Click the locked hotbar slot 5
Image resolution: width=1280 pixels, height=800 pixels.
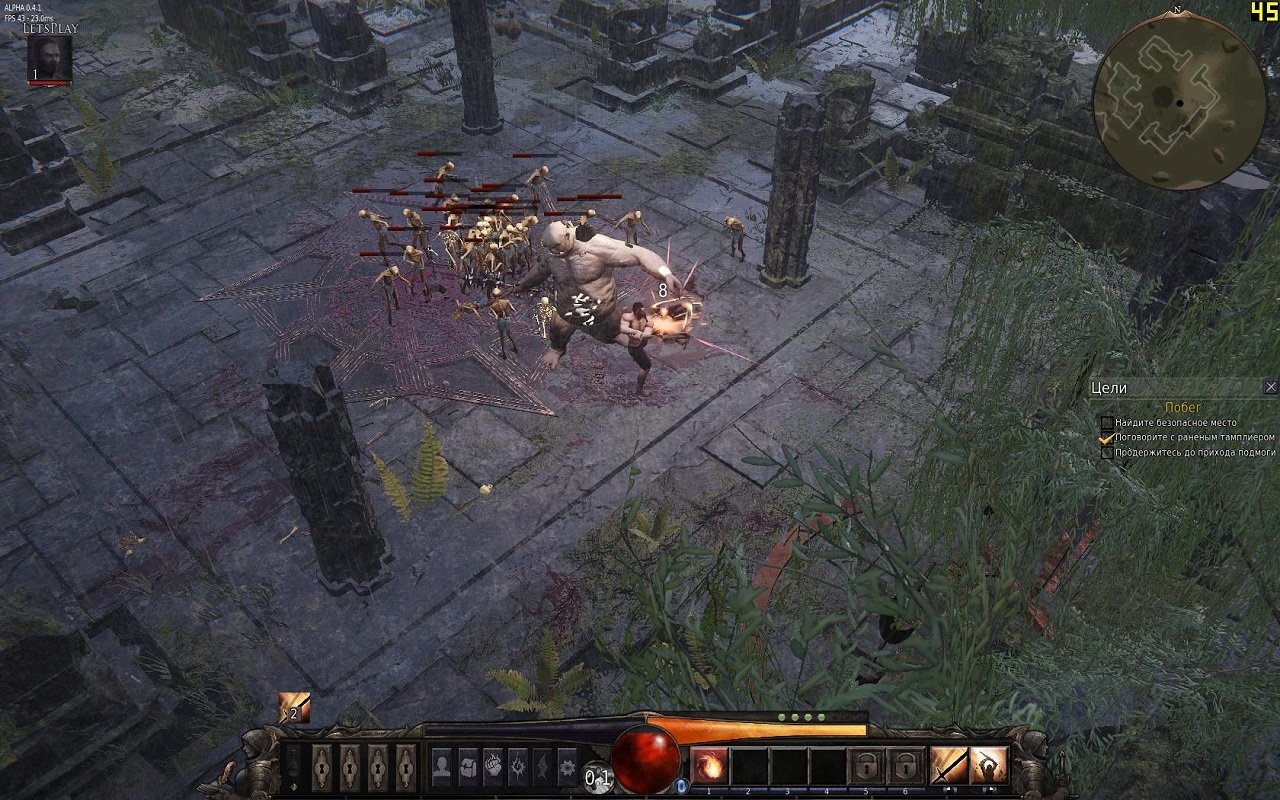[x=868, y=766]
